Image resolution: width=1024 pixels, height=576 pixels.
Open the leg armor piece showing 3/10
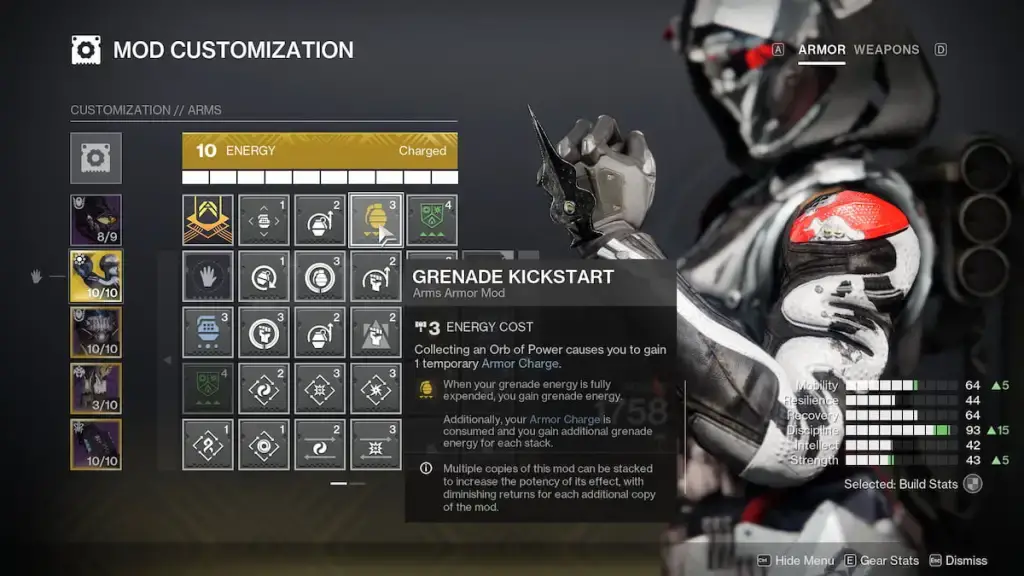(96, 389)
